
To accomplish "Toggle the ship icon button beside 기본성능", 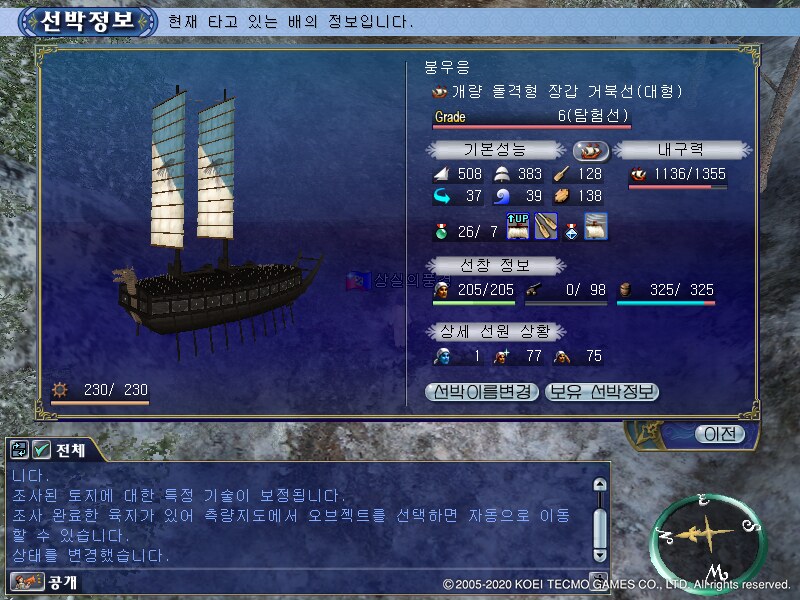I will point(590,151).
